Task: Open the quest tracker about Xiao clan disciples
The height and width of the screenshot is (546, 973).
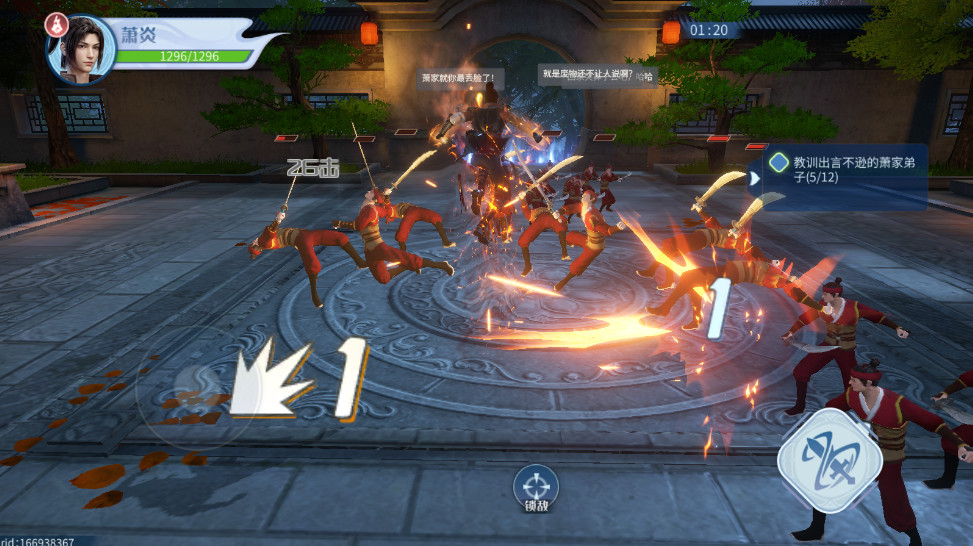Action: [846, 172]
